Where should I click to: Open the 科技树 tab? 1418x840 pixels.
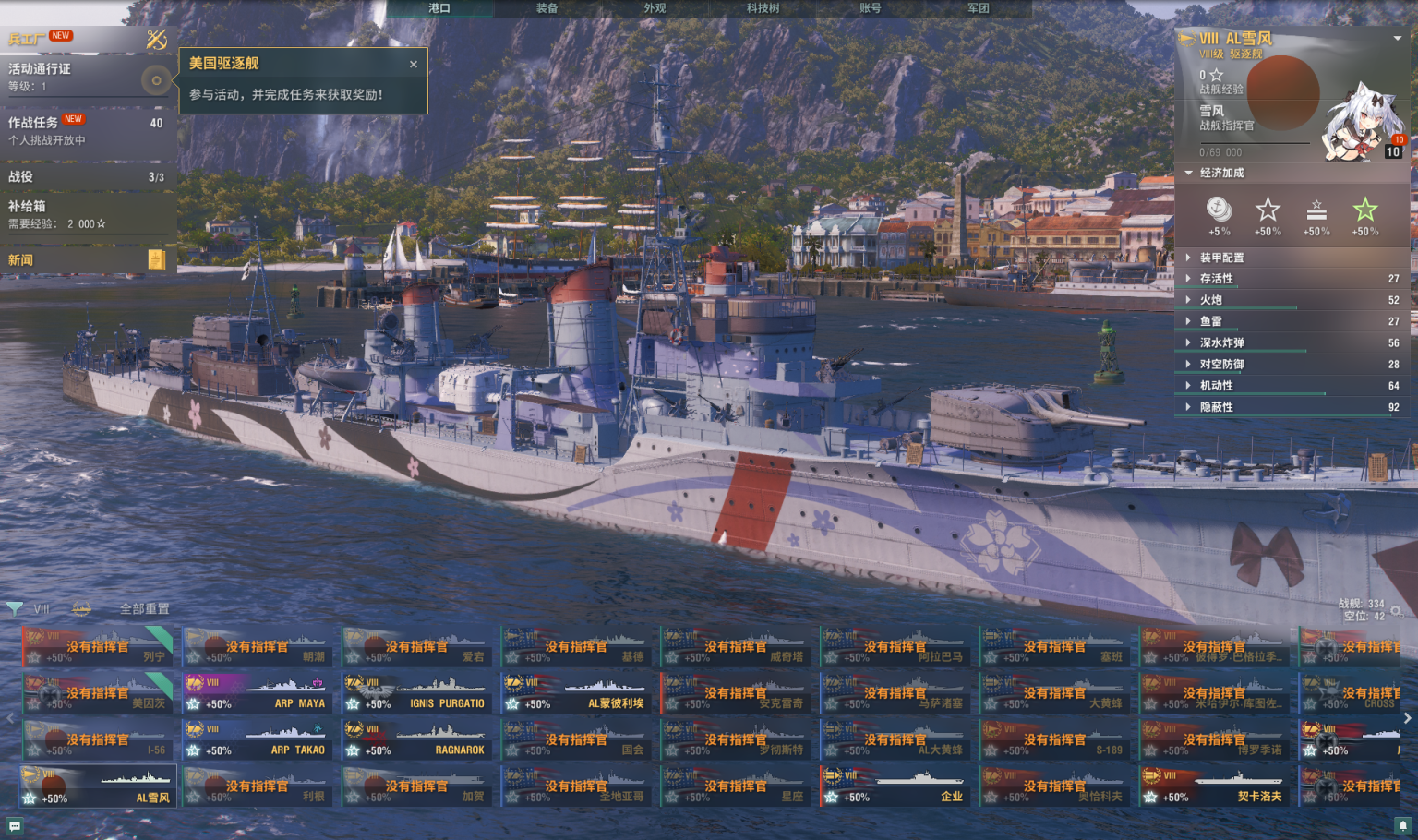tap(763, 8)
